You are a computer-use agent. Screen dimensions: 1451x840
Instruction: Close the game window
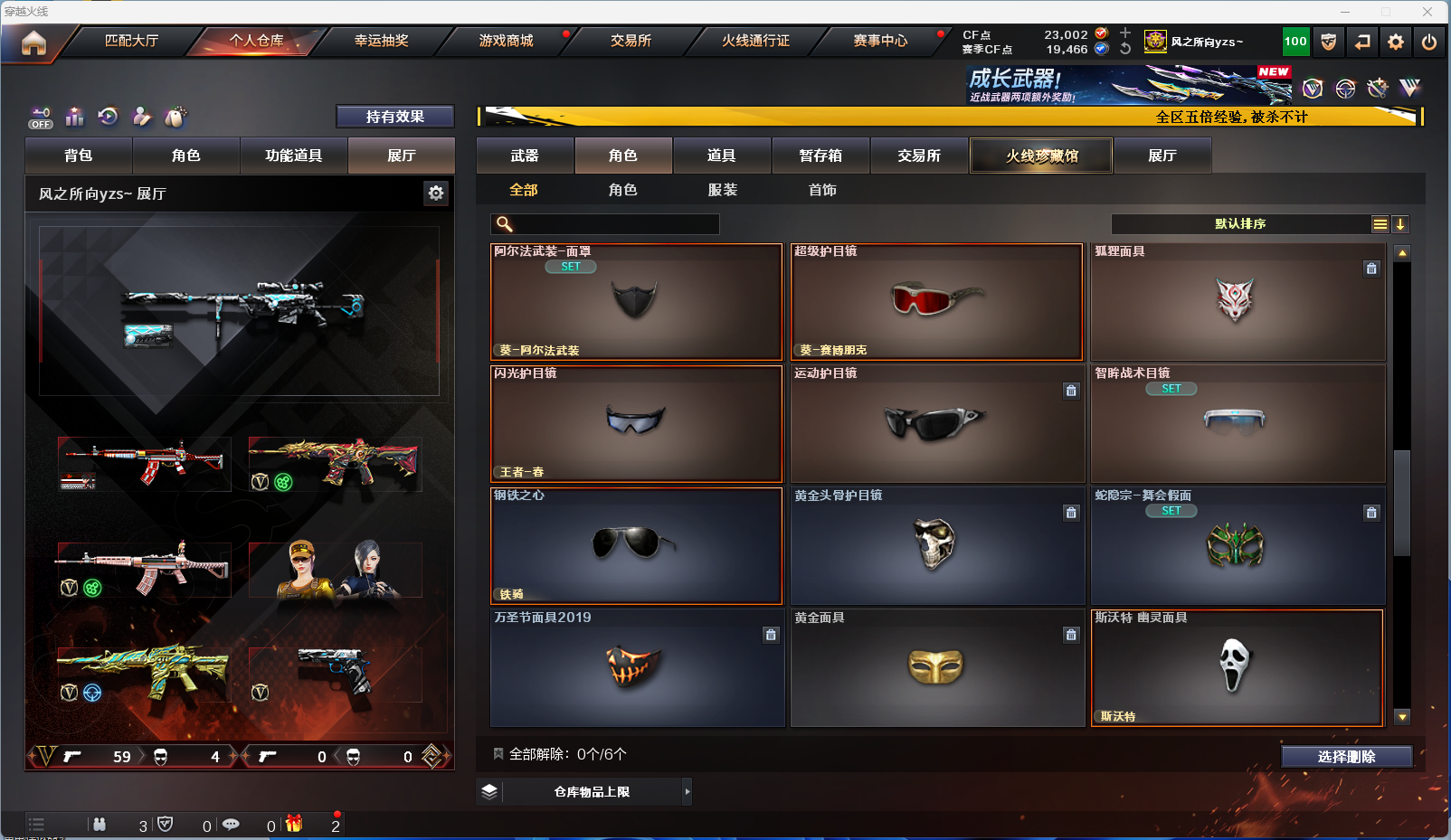1427,12
